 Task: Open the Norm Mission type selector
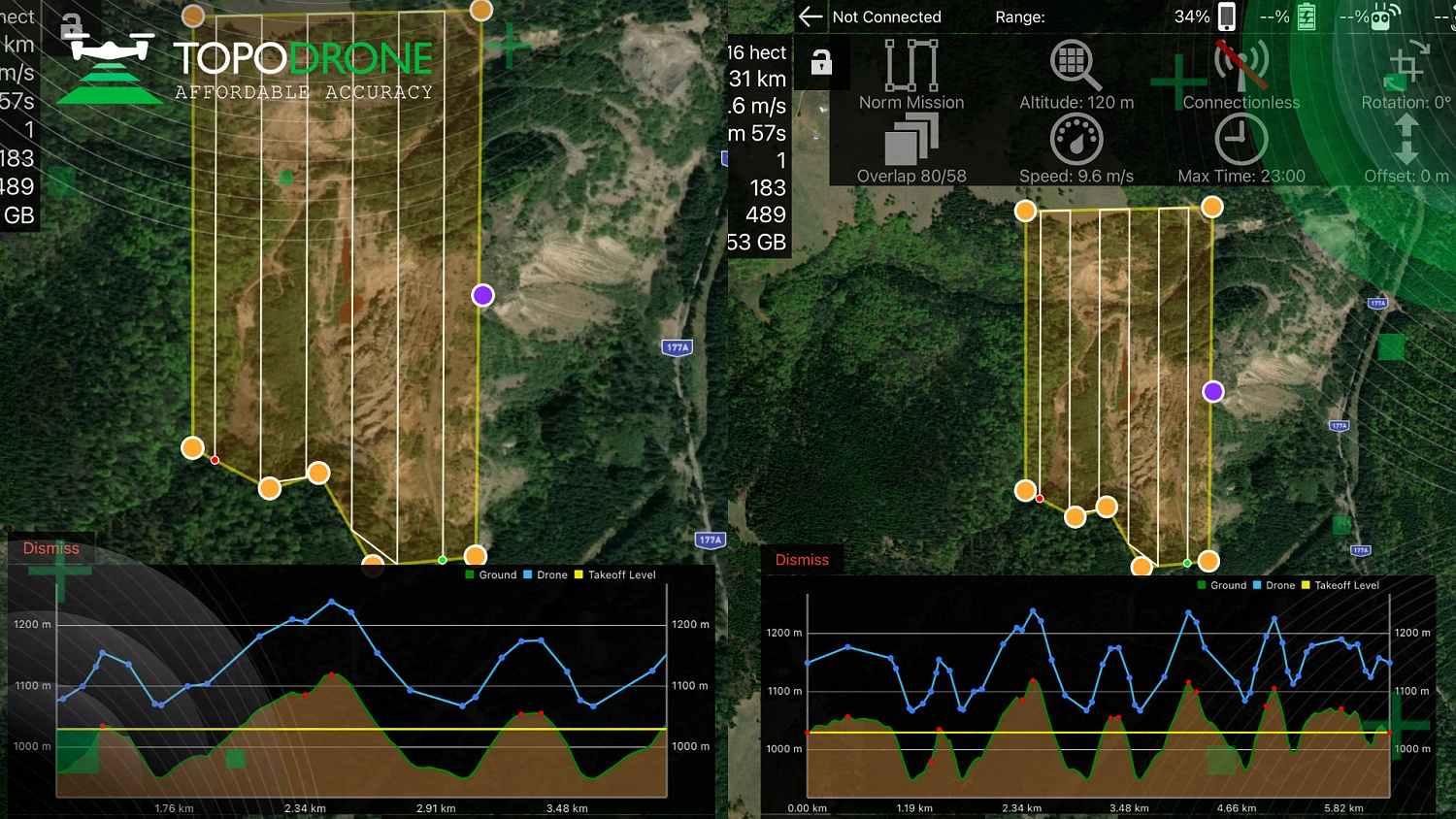(911, 66)
